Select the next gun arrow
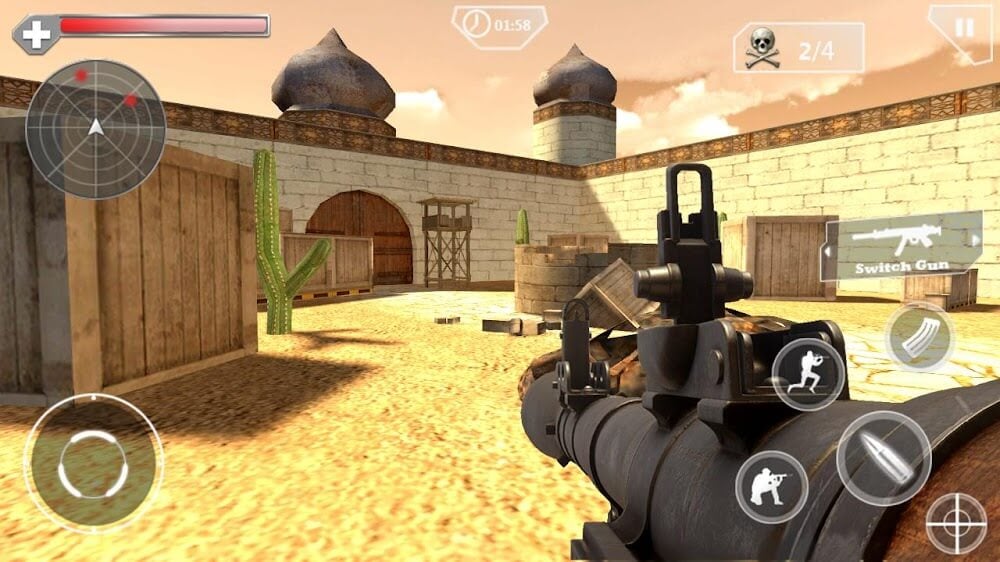 tap(976, 240)
